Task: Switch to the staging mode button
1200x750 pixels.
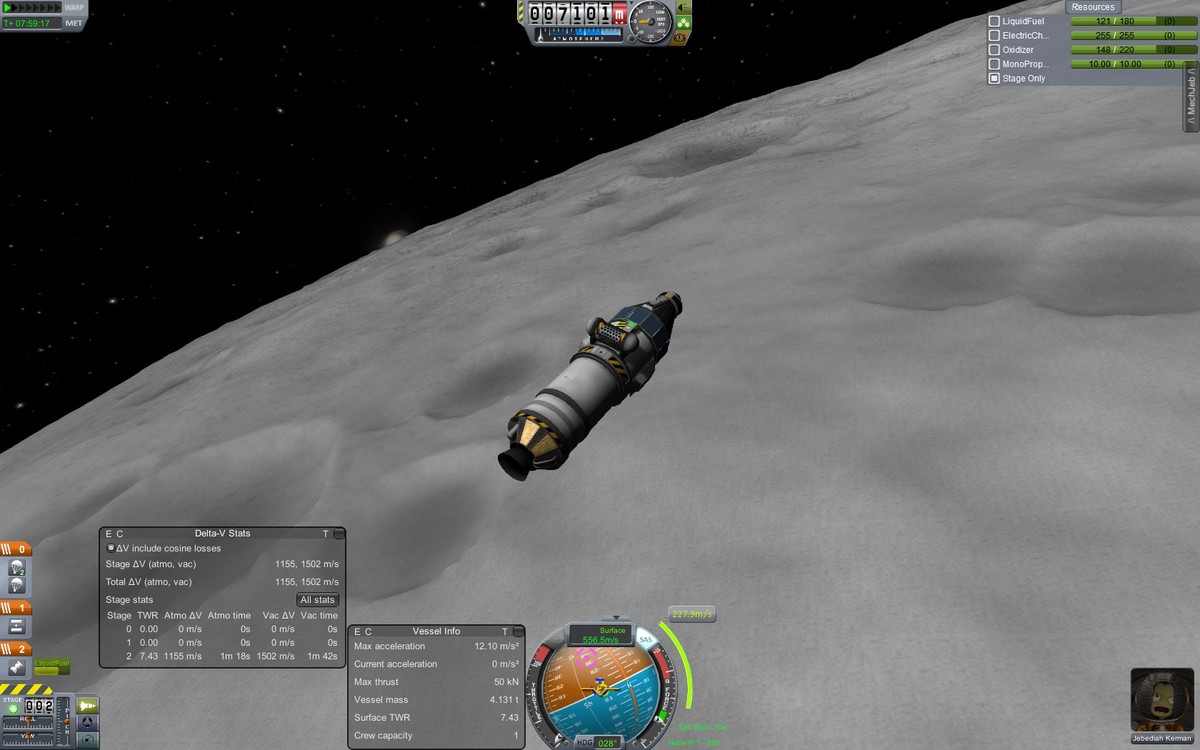Action: [88, 705]
